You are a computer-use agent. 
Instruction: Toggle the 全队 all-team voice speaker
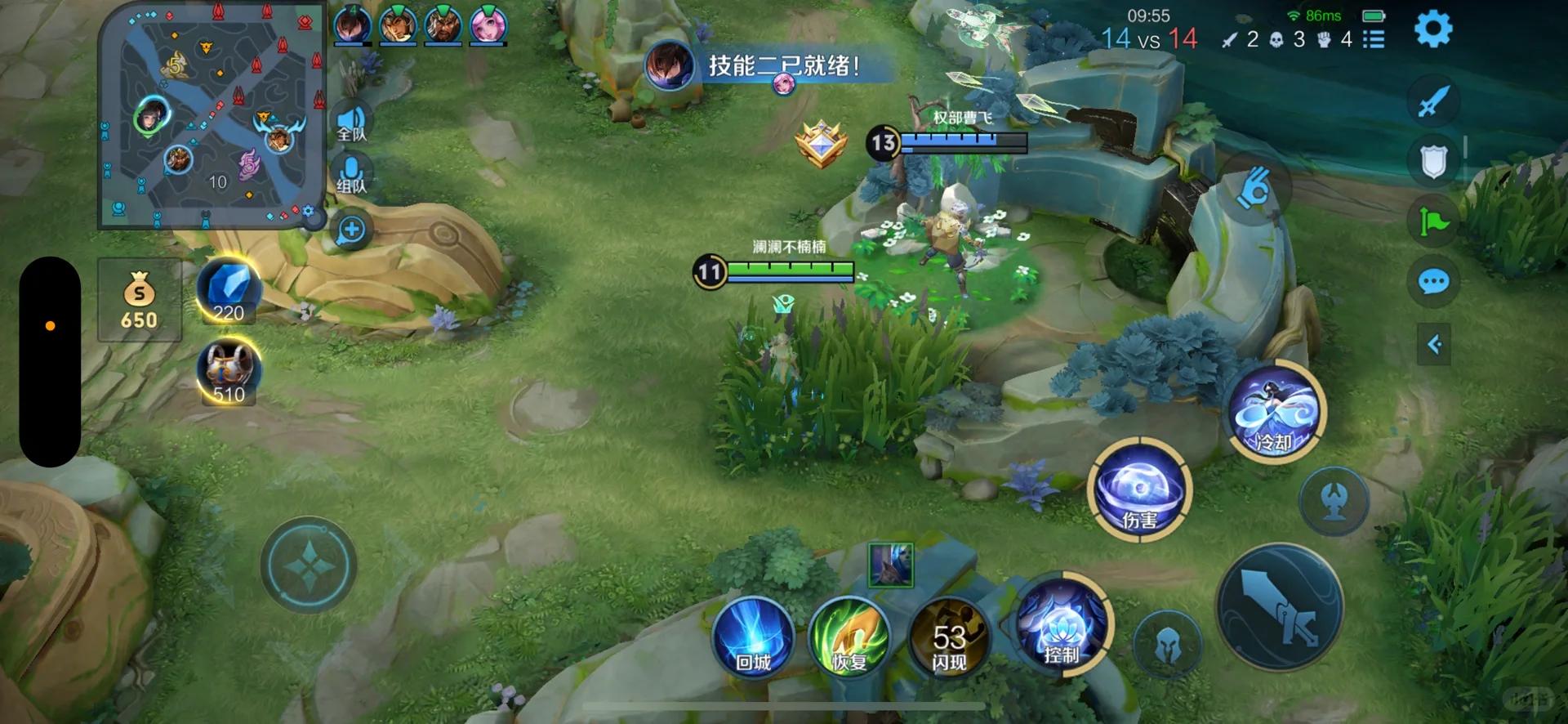coord(352,123)
